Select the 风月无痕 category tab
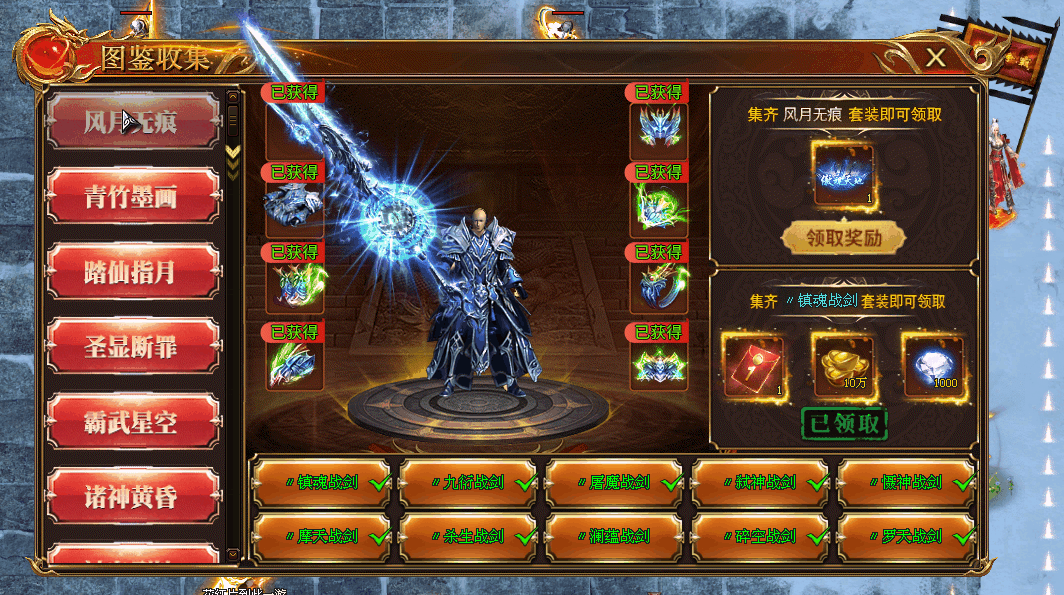1064x595 pixels. click(132, 122)
